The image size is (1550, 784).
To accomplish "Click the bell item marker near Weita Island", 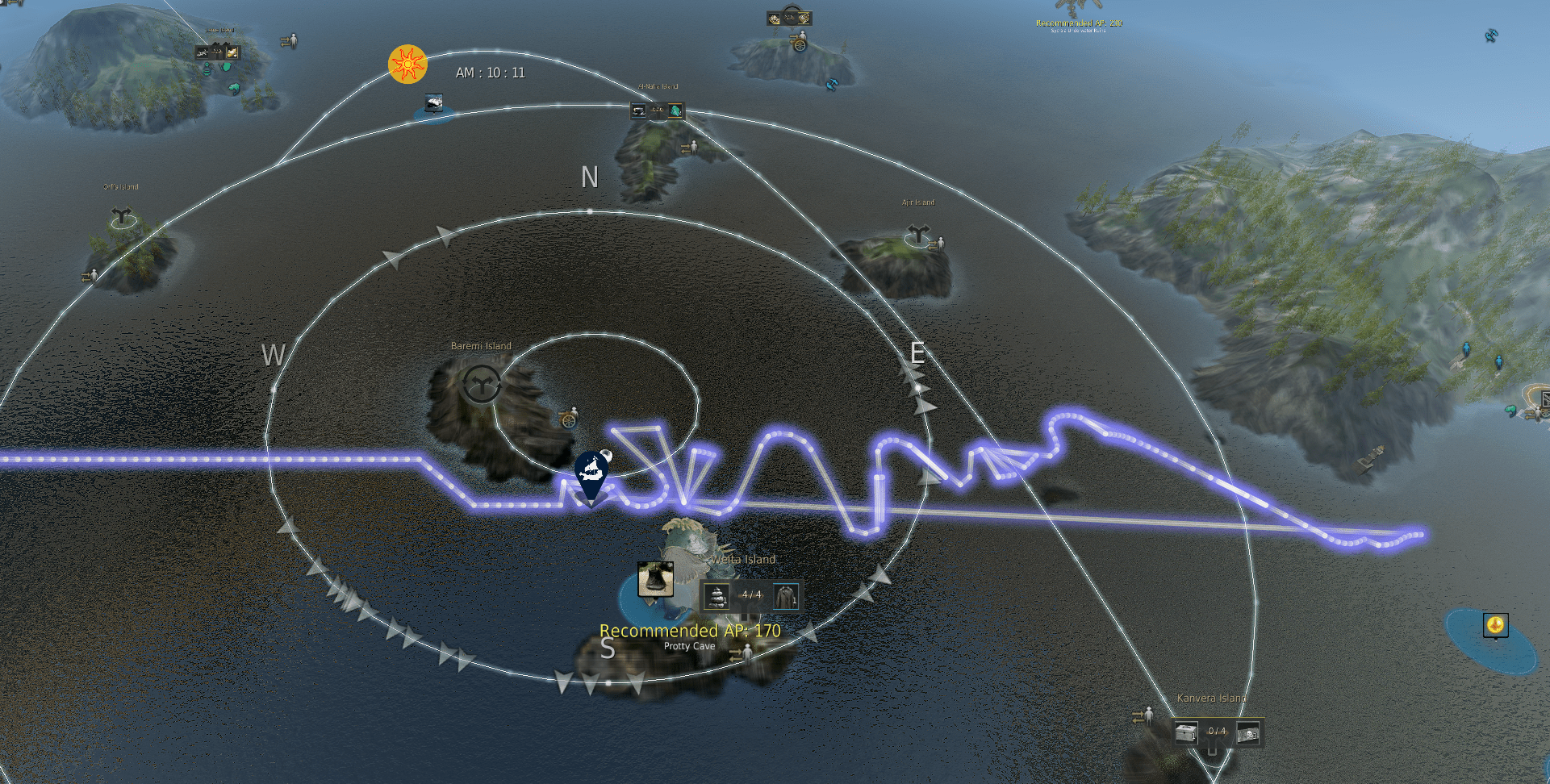I will coord(655,578).
